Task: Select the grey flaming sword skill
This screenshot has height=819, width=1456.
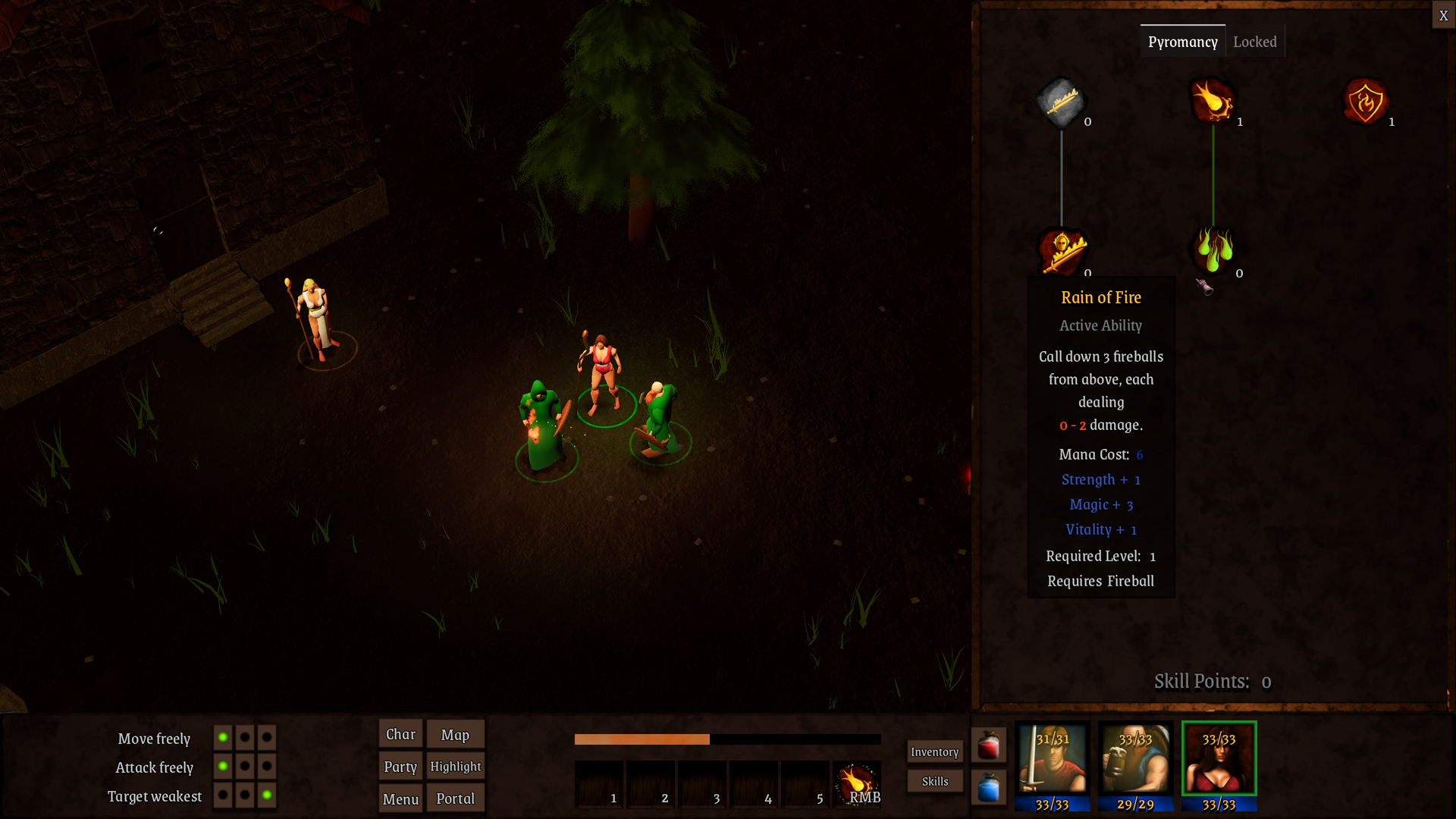Action: (x=1061, y=101)
